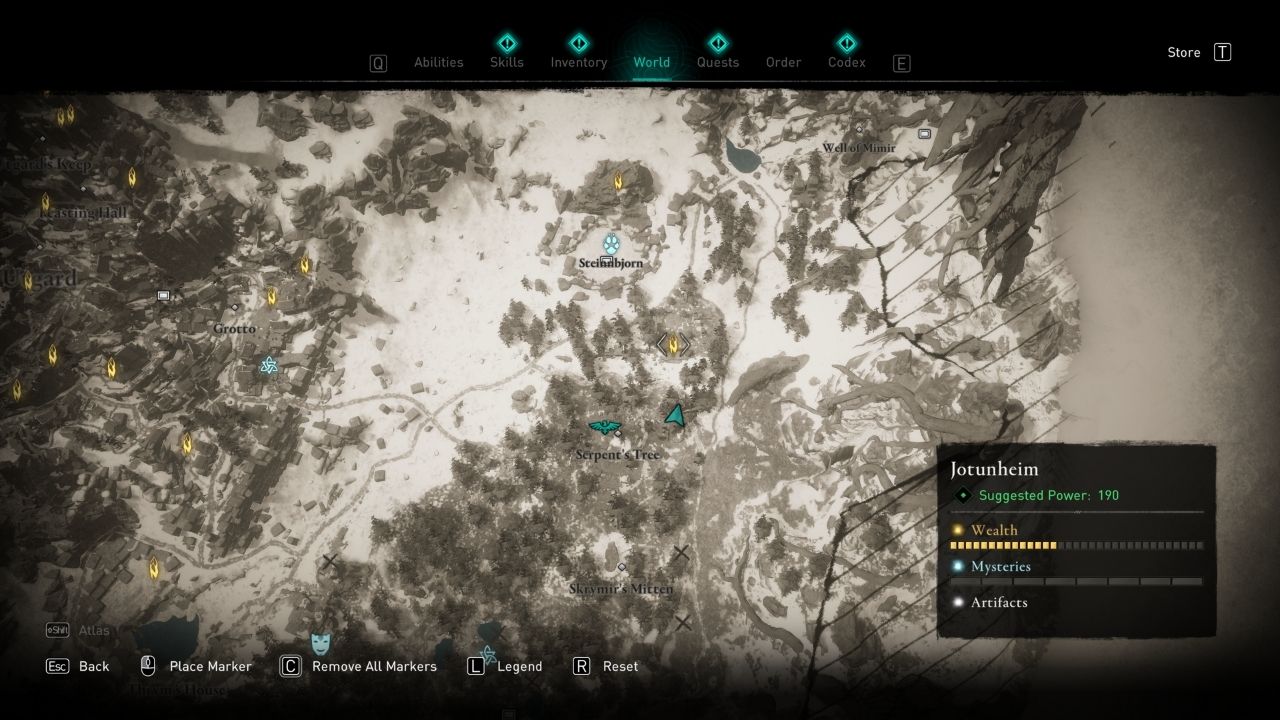Go to the Quests tab
The image size is (1280, 720).
[718, 62]
